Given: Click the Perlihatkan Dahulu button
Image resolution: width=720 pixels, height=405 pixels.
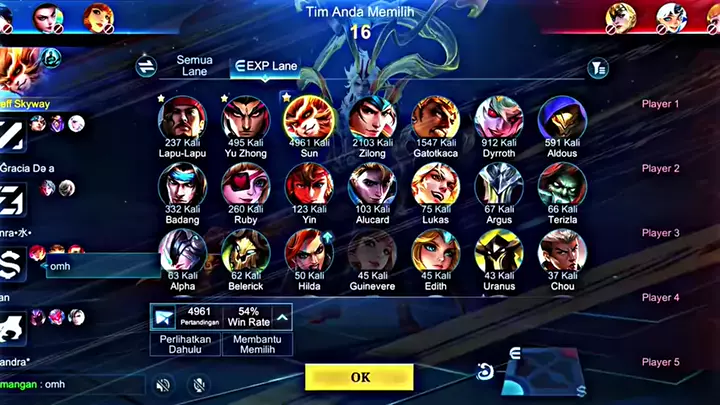Looking at the screenshot, I should (185, 345).
